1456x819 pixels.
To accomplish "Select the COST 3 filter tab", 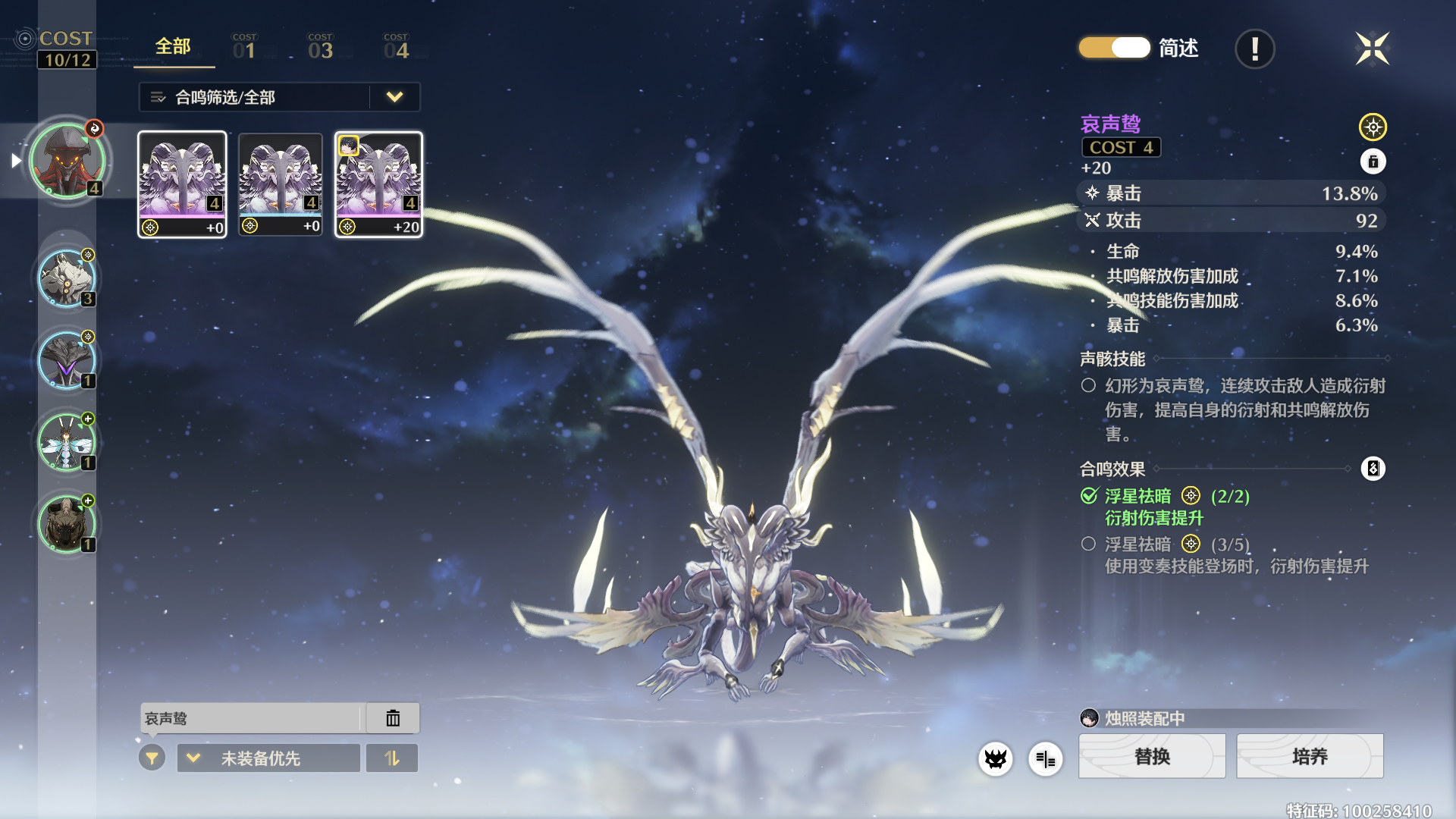I will pyautogui.click(x=320, y=47).
